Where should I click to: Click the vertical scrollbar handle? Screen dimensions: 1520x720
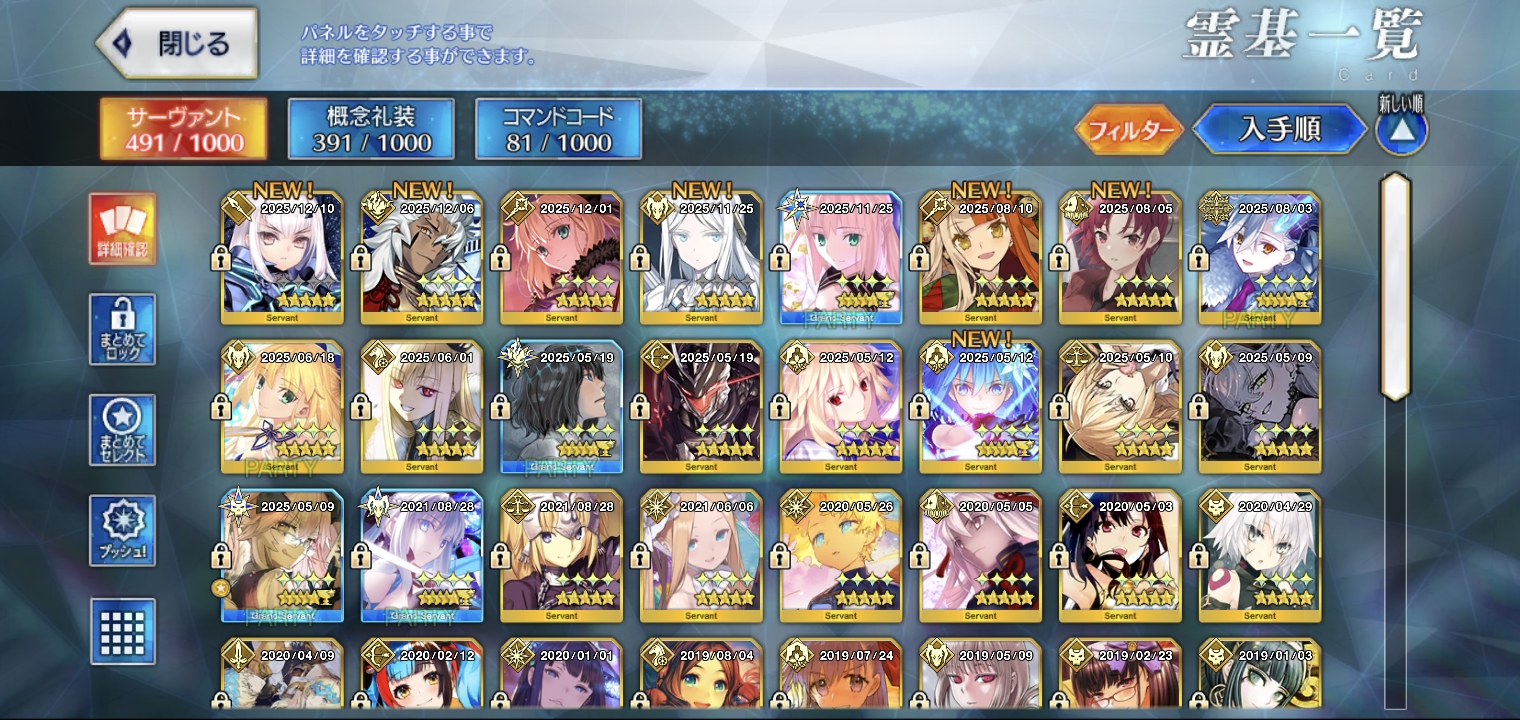(1395, 287)
